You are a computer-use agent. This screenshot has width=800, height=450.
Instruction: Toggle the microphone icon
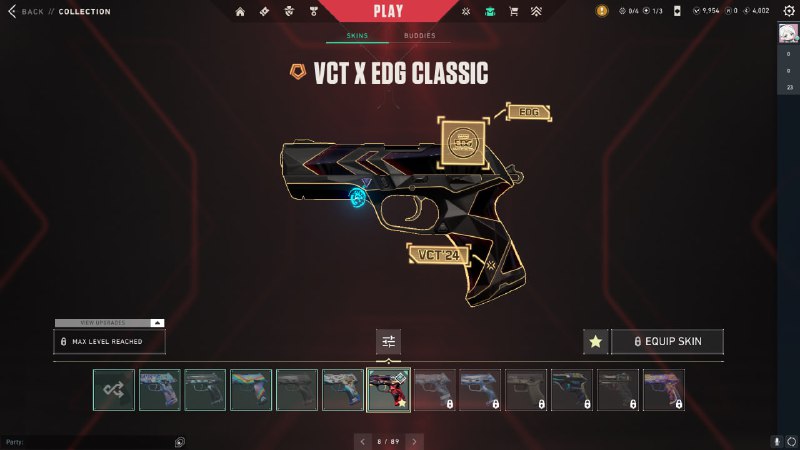click(x=776, y=441)
